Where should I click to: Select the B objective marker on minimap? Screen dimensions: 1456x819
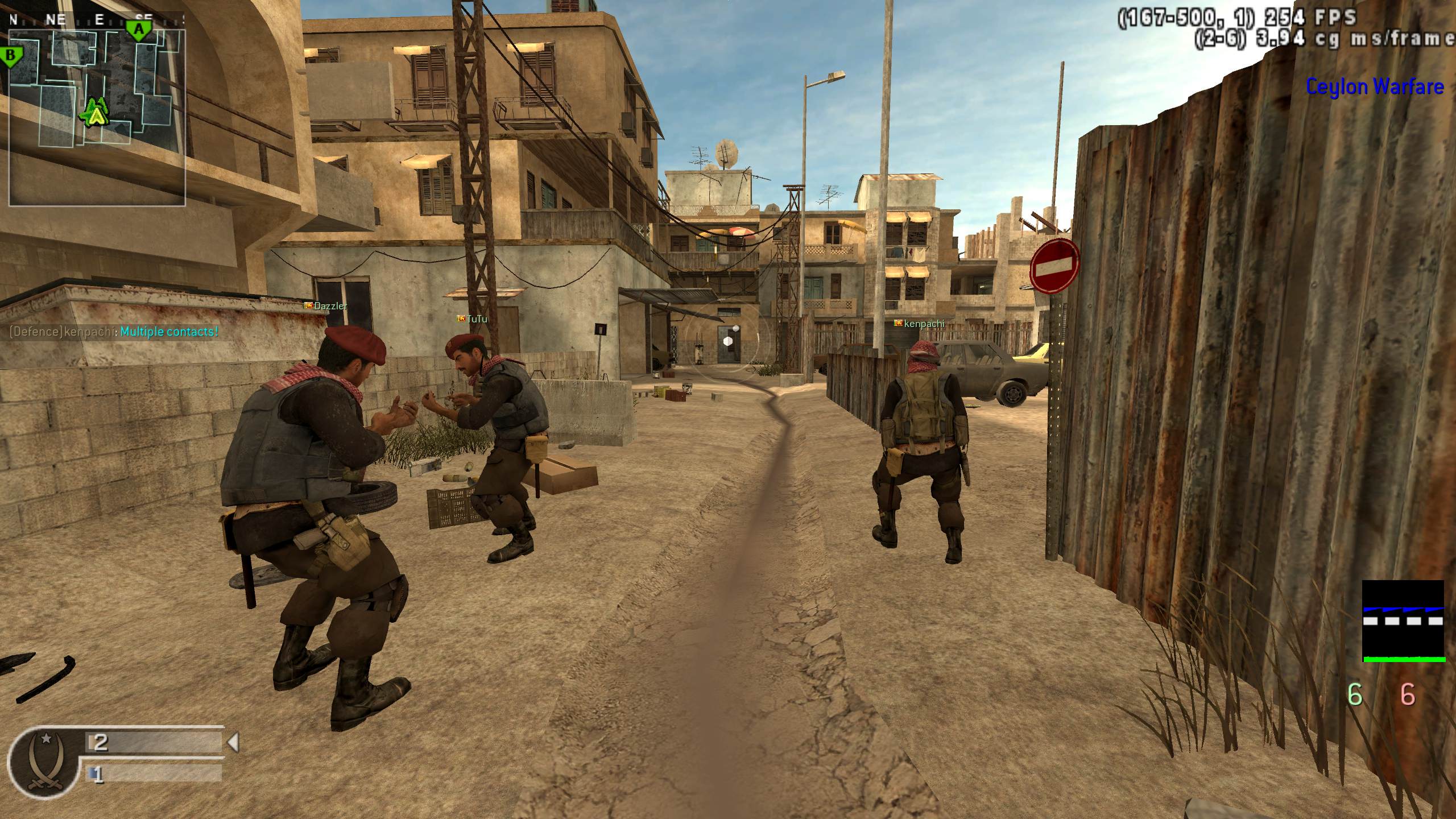(x=10, y=56)
